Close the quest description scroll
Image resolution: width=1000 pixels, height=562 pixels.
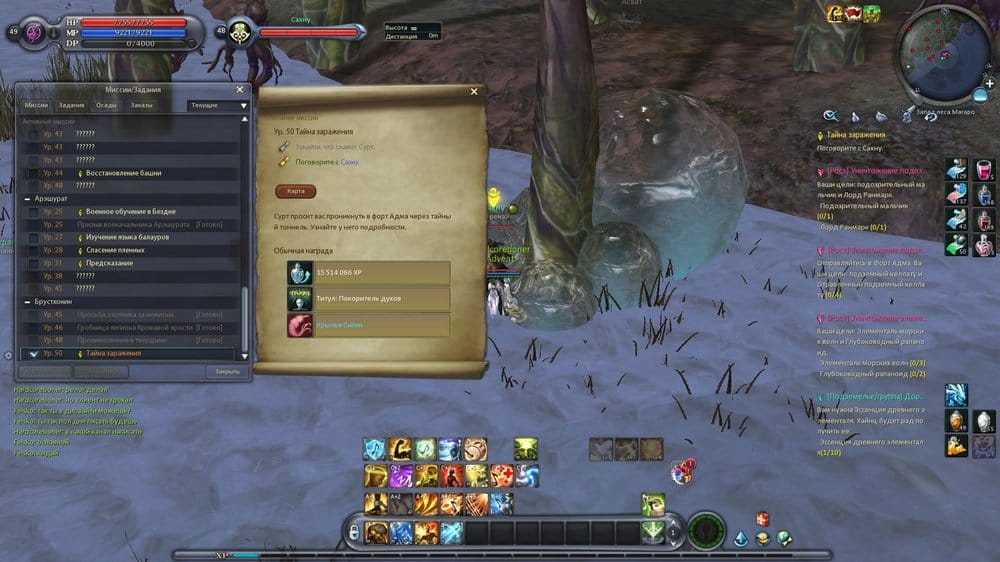[x=474, y=92]
